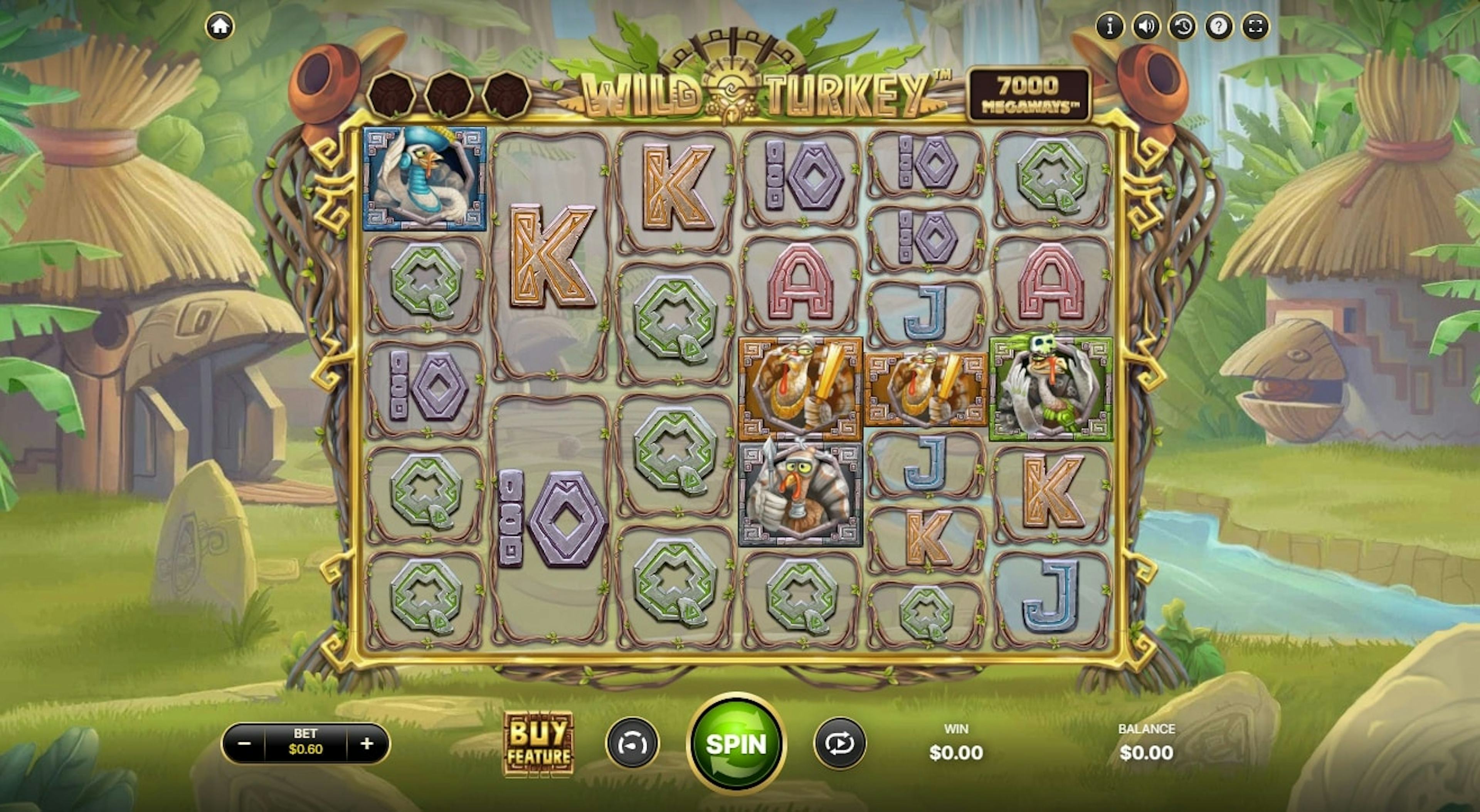1480x812 pixels.
Task: Activate the turbo spin button left of SPIN
Action: [632, 744]
